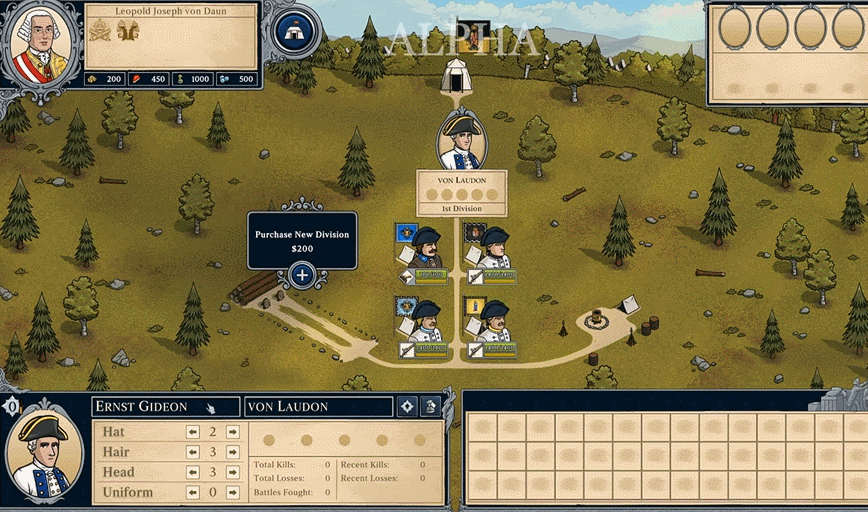Increase the Hair style number
868x512 pixels.
click(232, 452)
